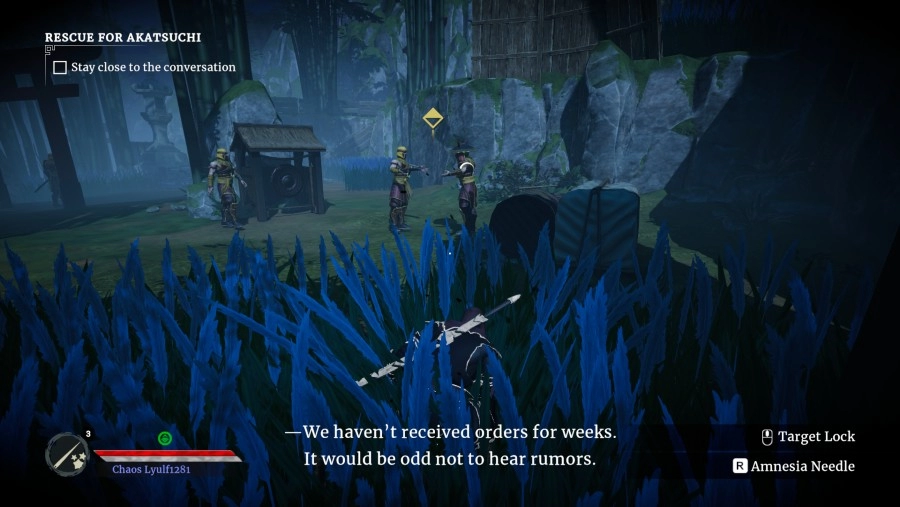Select the Rescue for Akatsuchi quest title
Image resolution: width=900 pixels, height=507 pixels.
(123, 37)
